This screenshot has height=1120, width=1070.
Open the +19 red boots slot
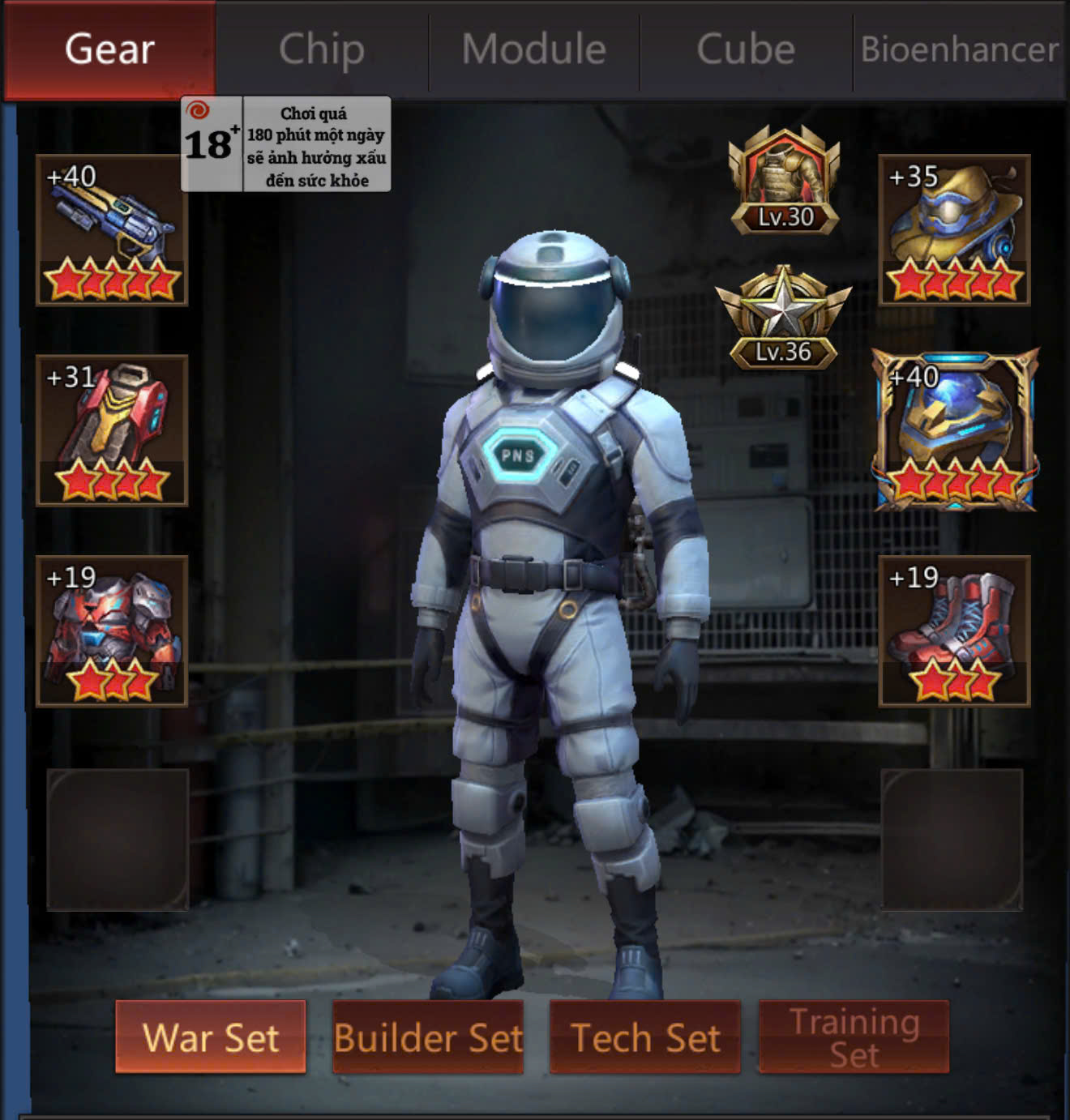tap(954, 631)
